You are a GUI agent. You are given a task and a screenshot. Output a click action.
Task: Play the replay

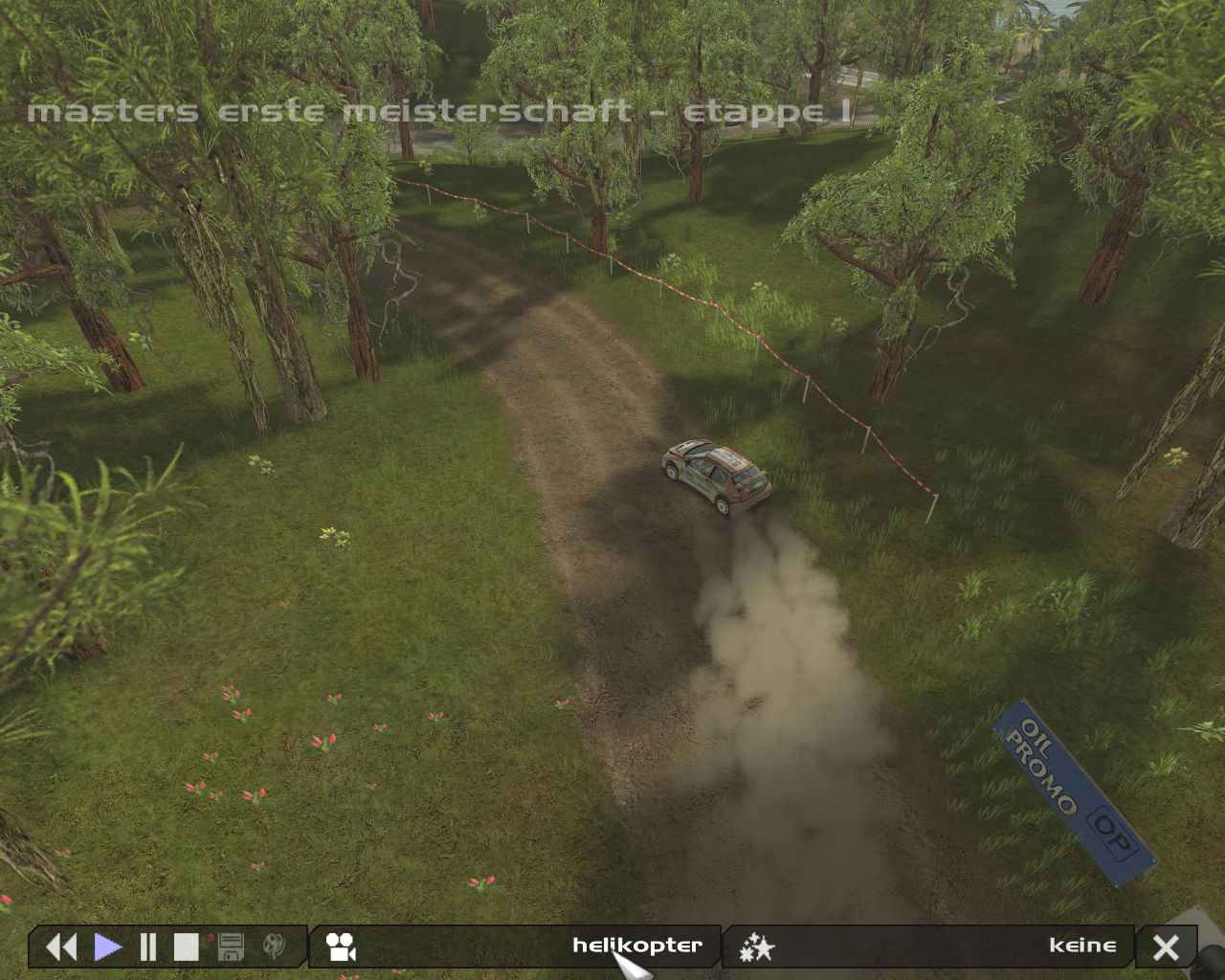(108, 947)
